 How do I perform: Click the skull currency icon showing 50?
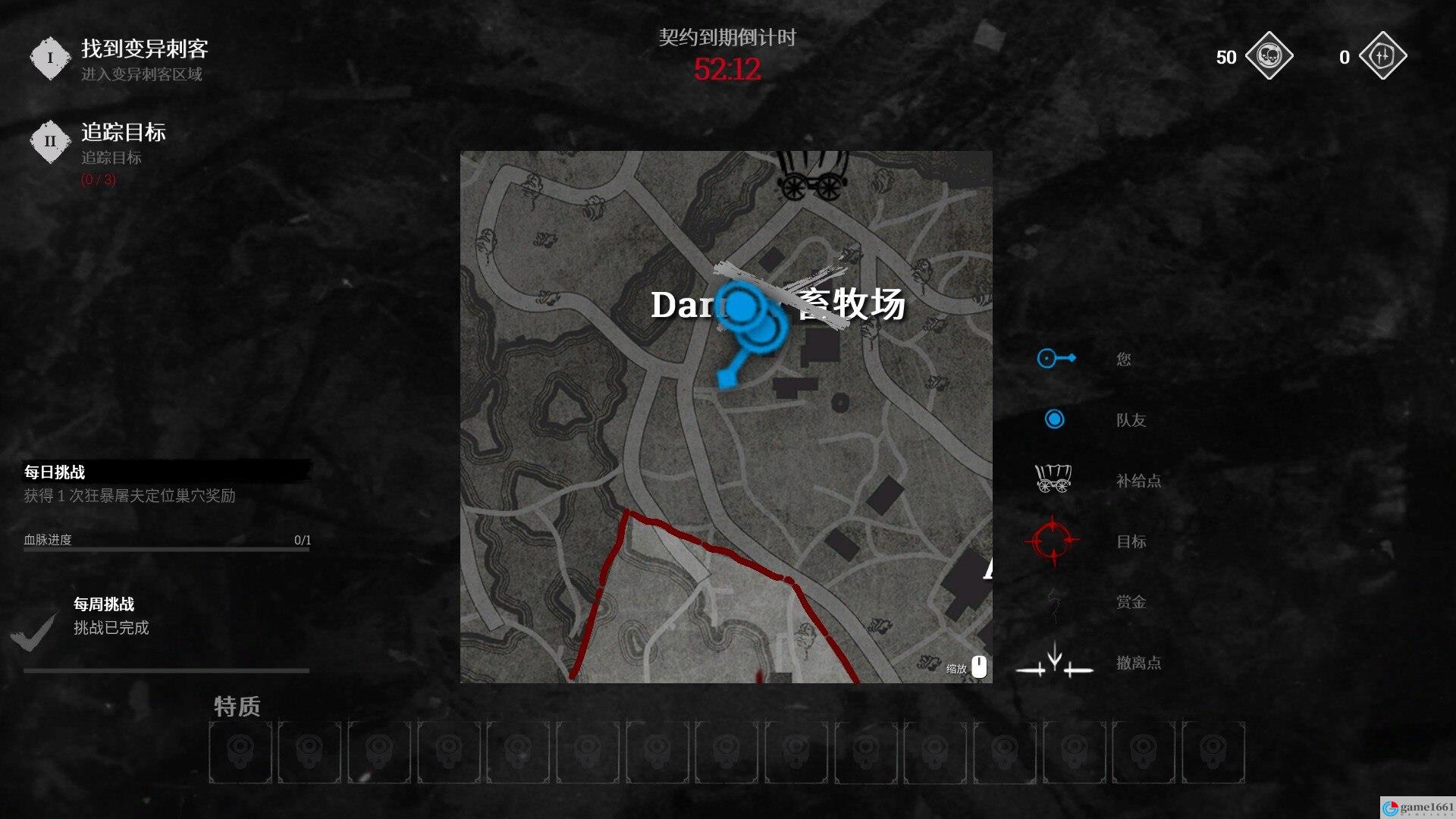(x=1269, y=56)
